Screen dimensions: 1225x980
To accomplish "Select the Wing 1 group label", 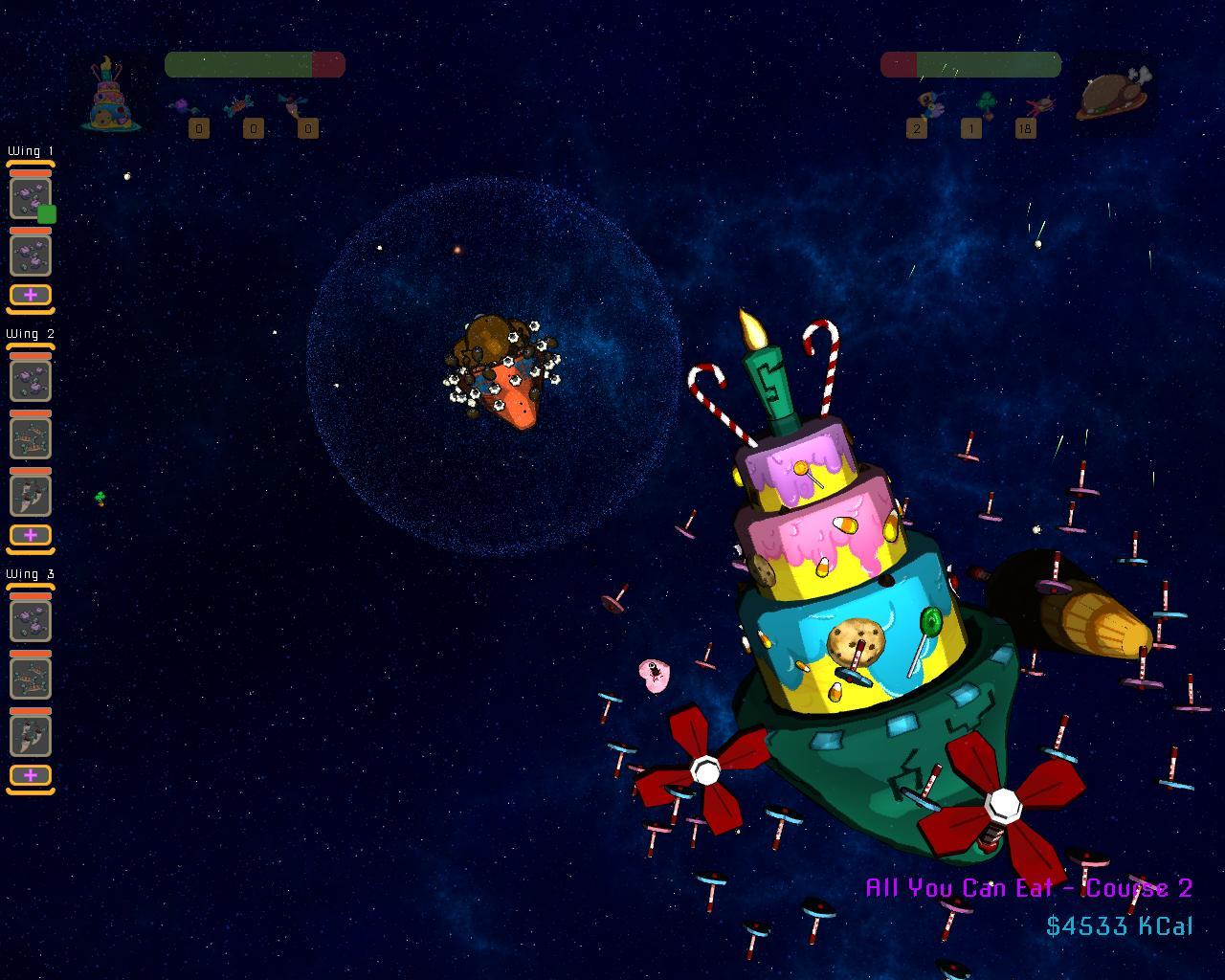I will 31,151.
